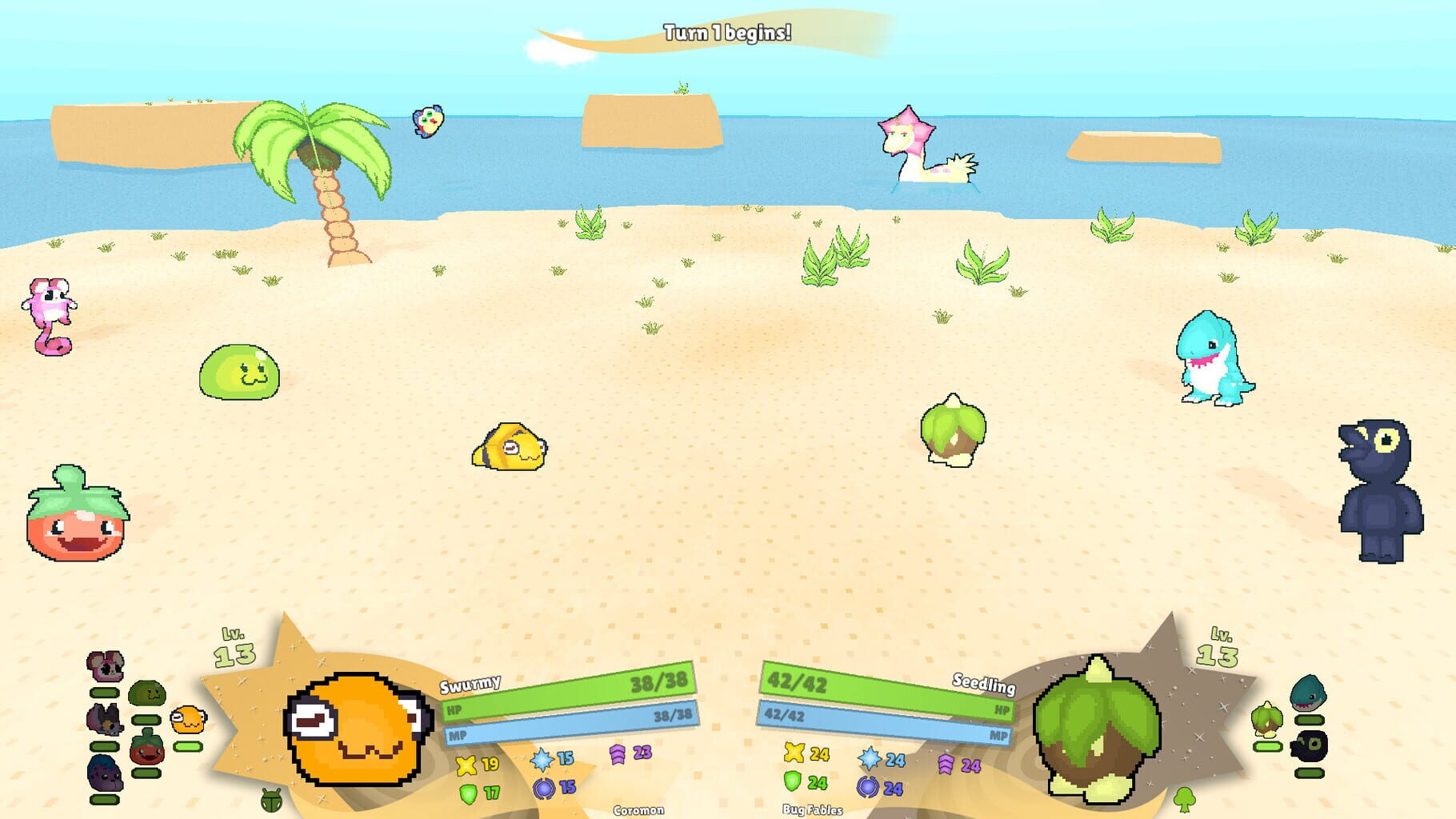Select the shark party member in the right roster
The image size is (1456, 819).
tap(1308, 693)
